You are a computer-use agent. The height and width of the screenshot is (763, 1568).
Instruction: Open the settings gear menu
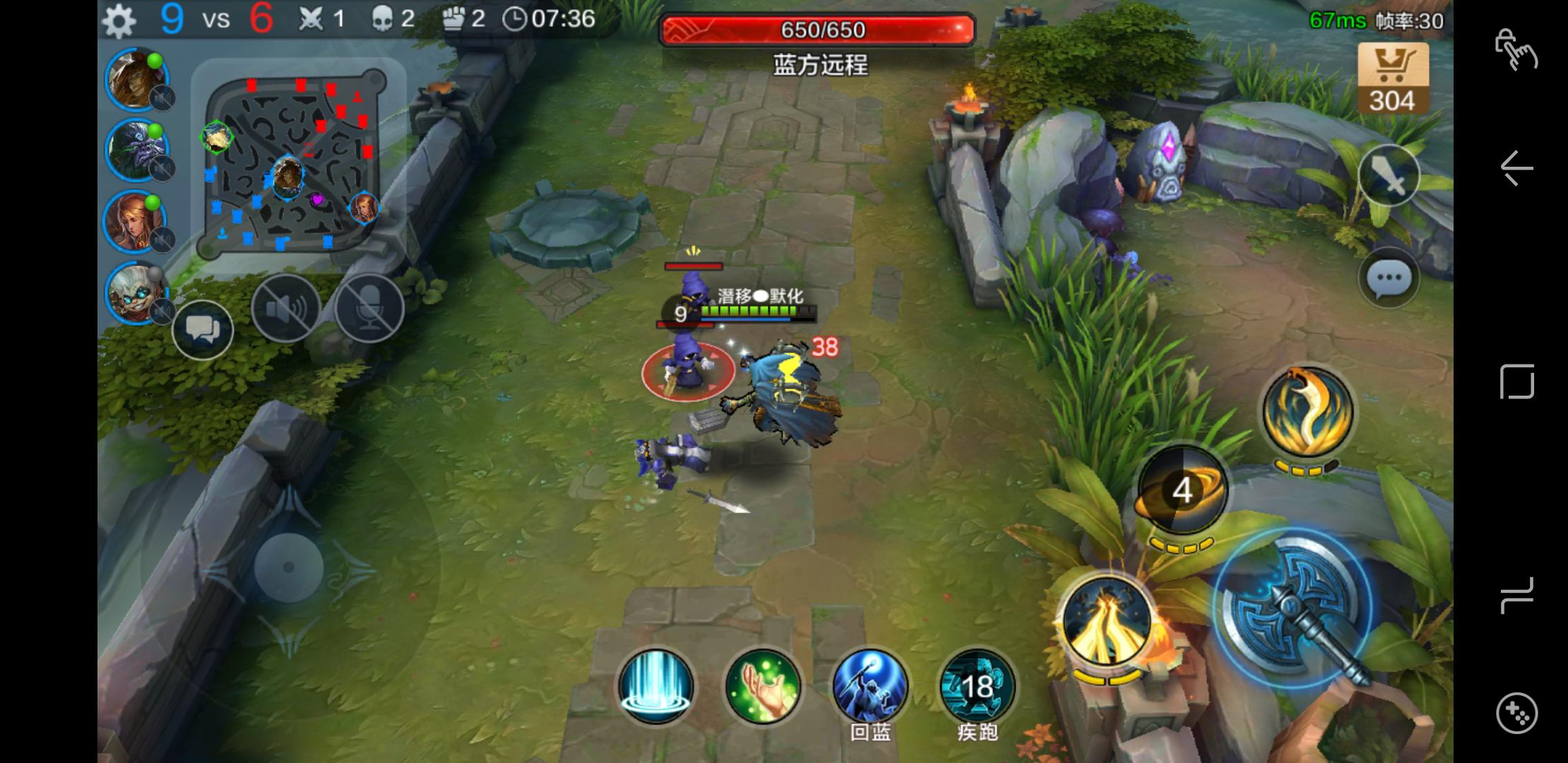pos(119,20)
